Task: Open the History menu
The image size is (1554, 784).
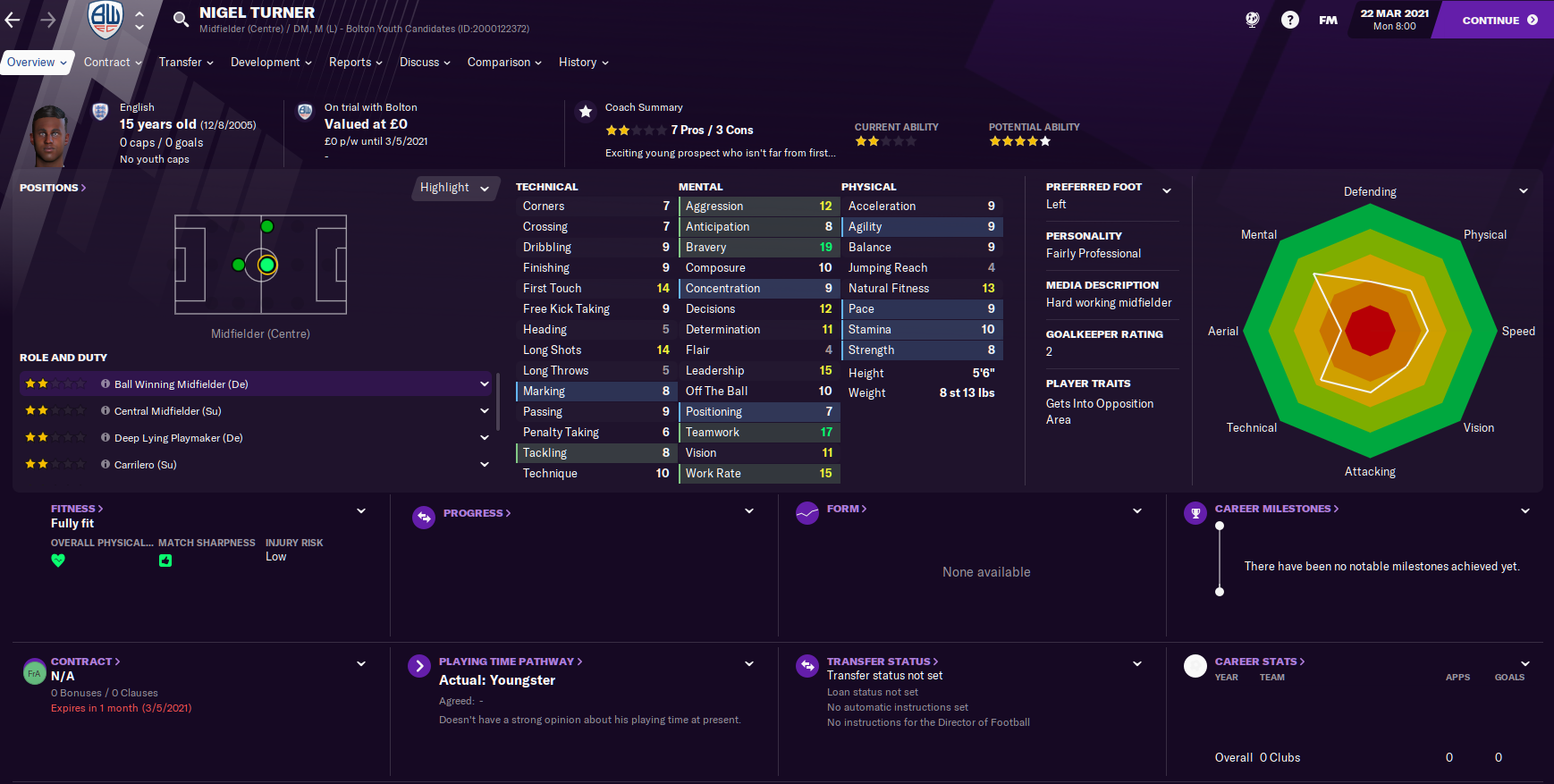Action: [x=583, y=63]
